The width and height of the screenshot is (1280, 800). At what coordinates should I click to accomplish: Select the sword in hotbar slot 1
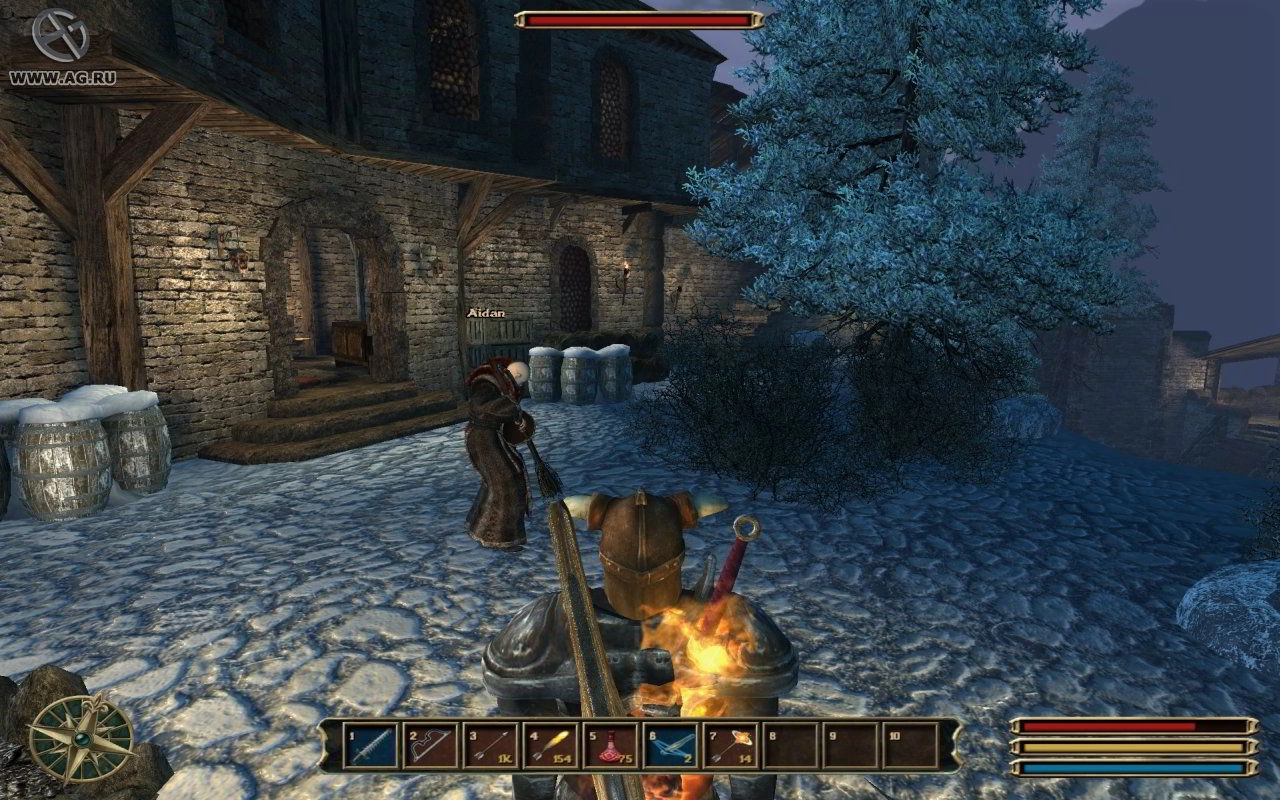[370, 746]
